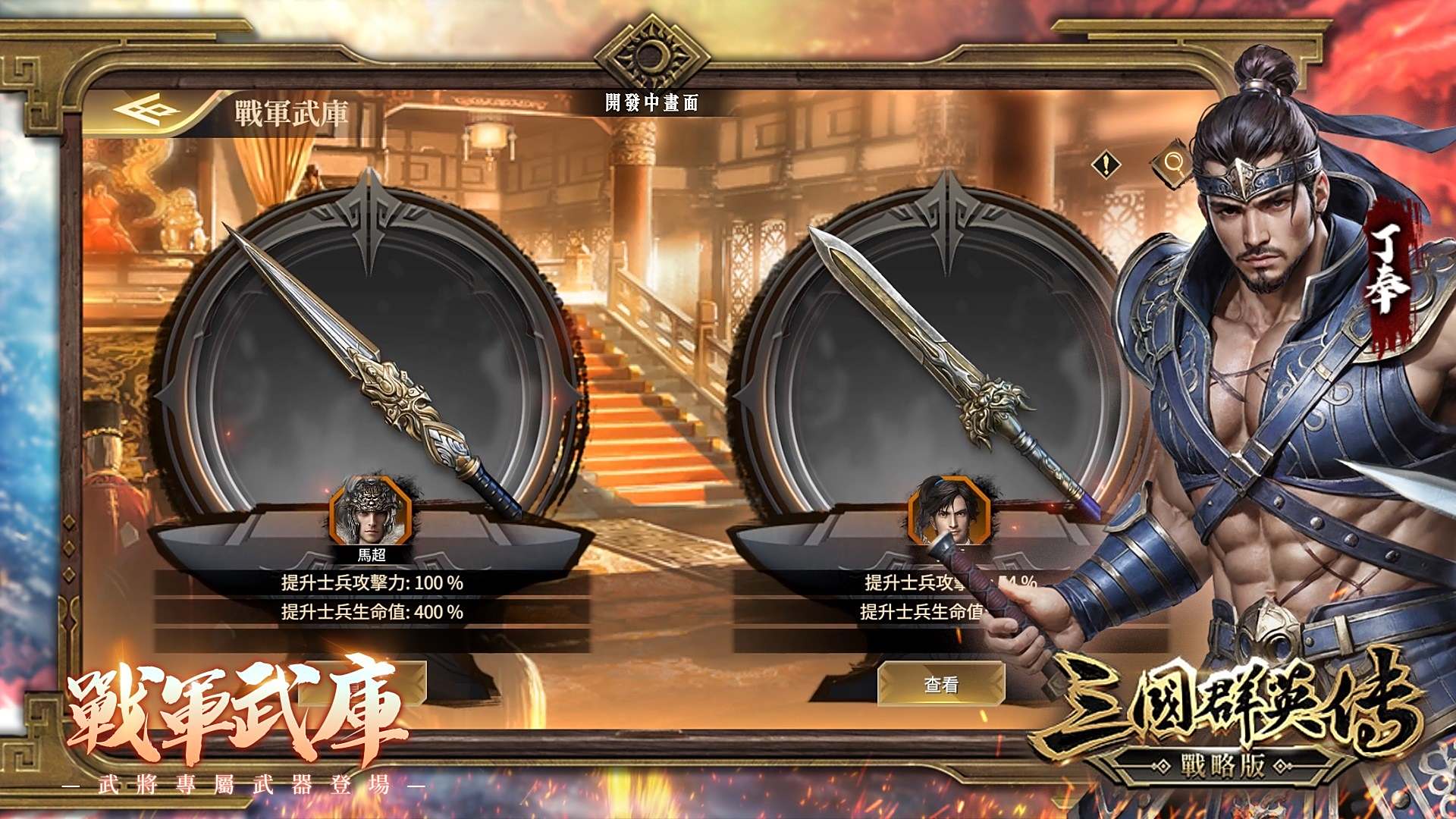Open the exclamation mark info icon

coord(1106,164)
